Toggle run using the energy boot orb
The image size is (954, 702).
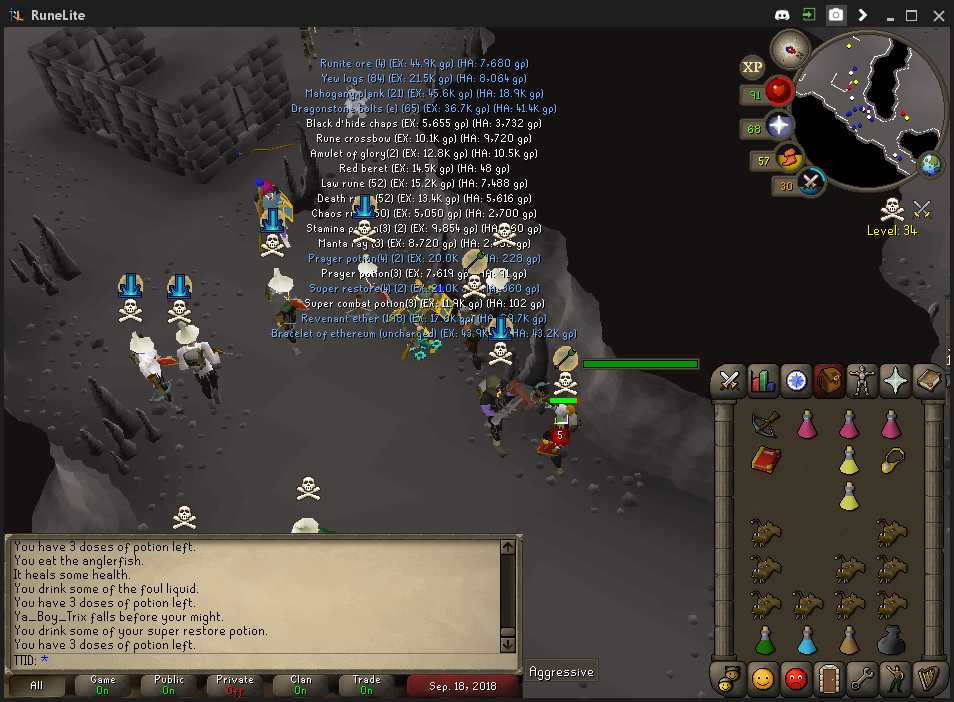pyautogui.click(x=790, y=158)
